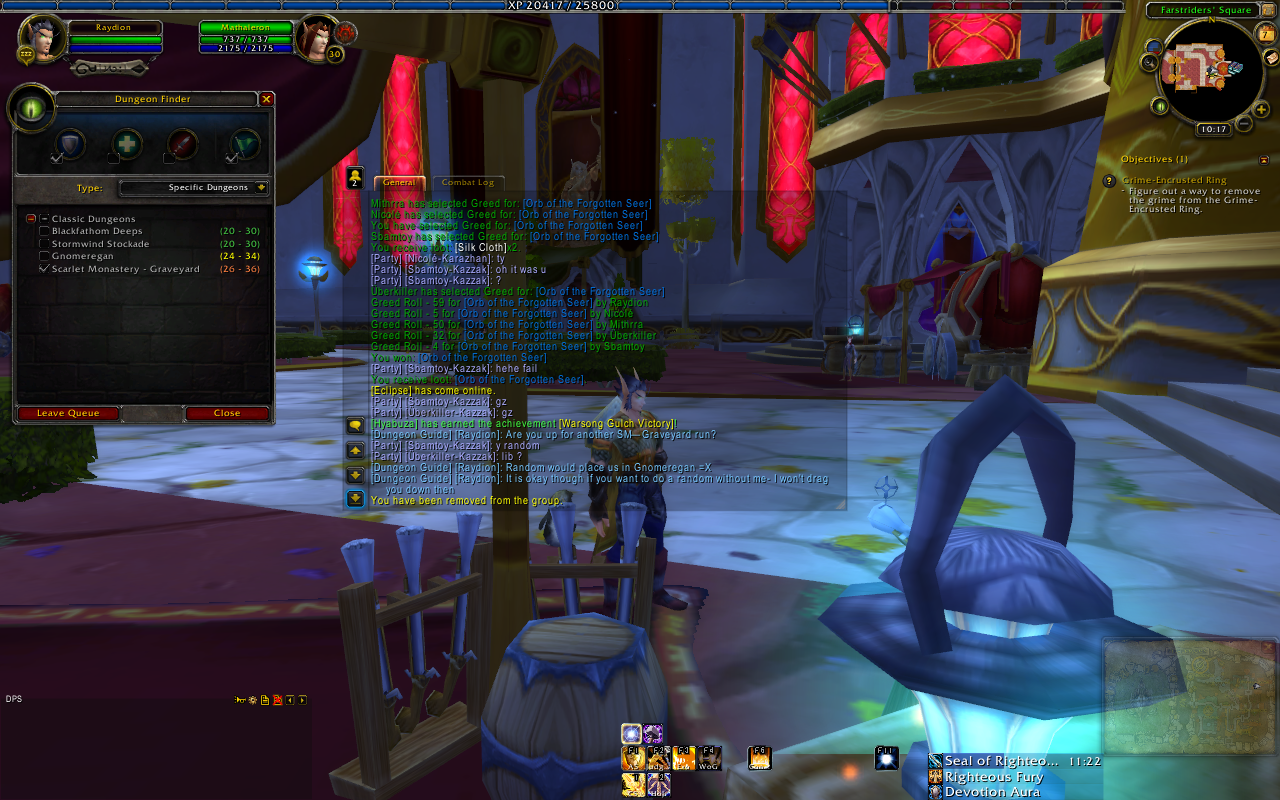This screenshot has width=1280, height=800.
Task: Collapse the Classic Dungeons group
Action: click(x=31, y=218)
